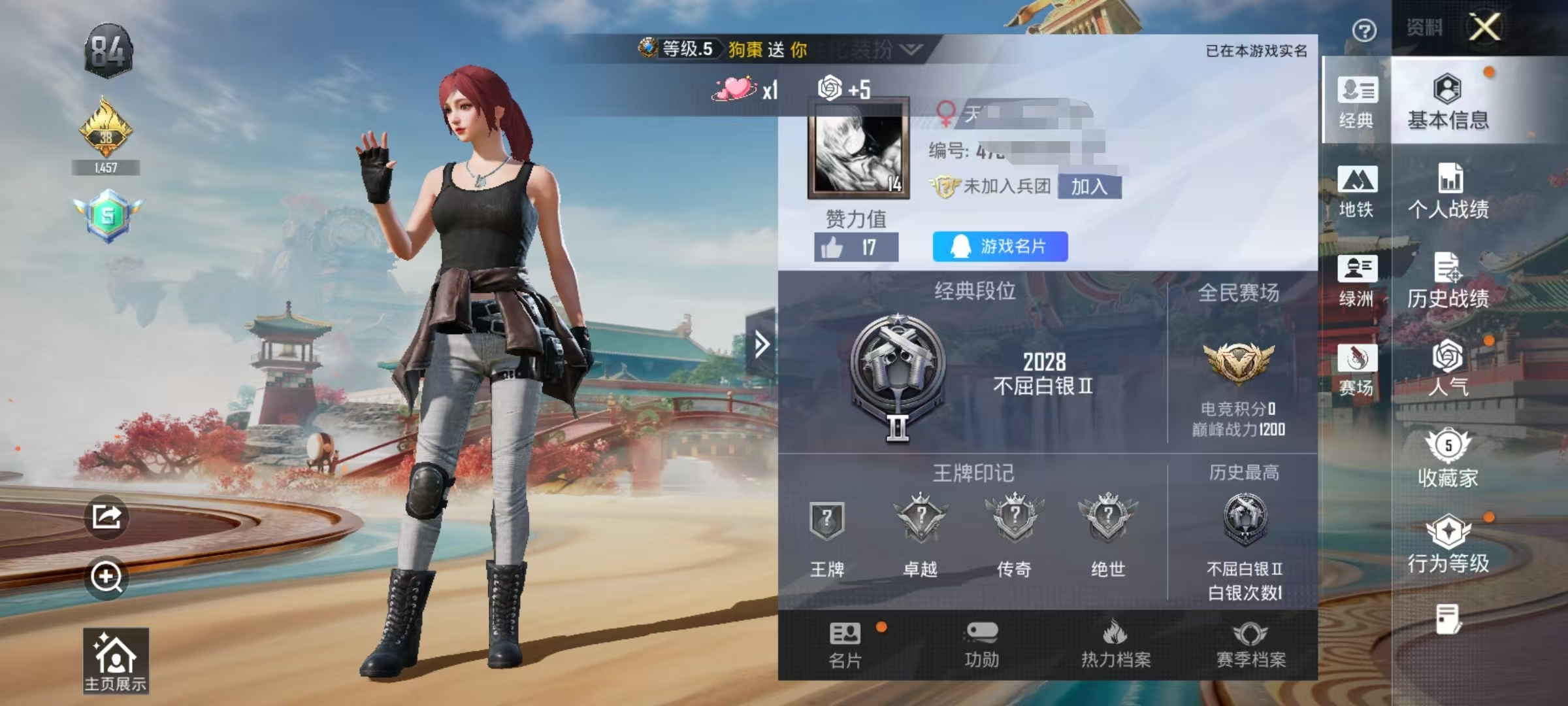The image size is (1568, 706).
Task: Click 加入 to join a corps
Action: [1089, 187]
